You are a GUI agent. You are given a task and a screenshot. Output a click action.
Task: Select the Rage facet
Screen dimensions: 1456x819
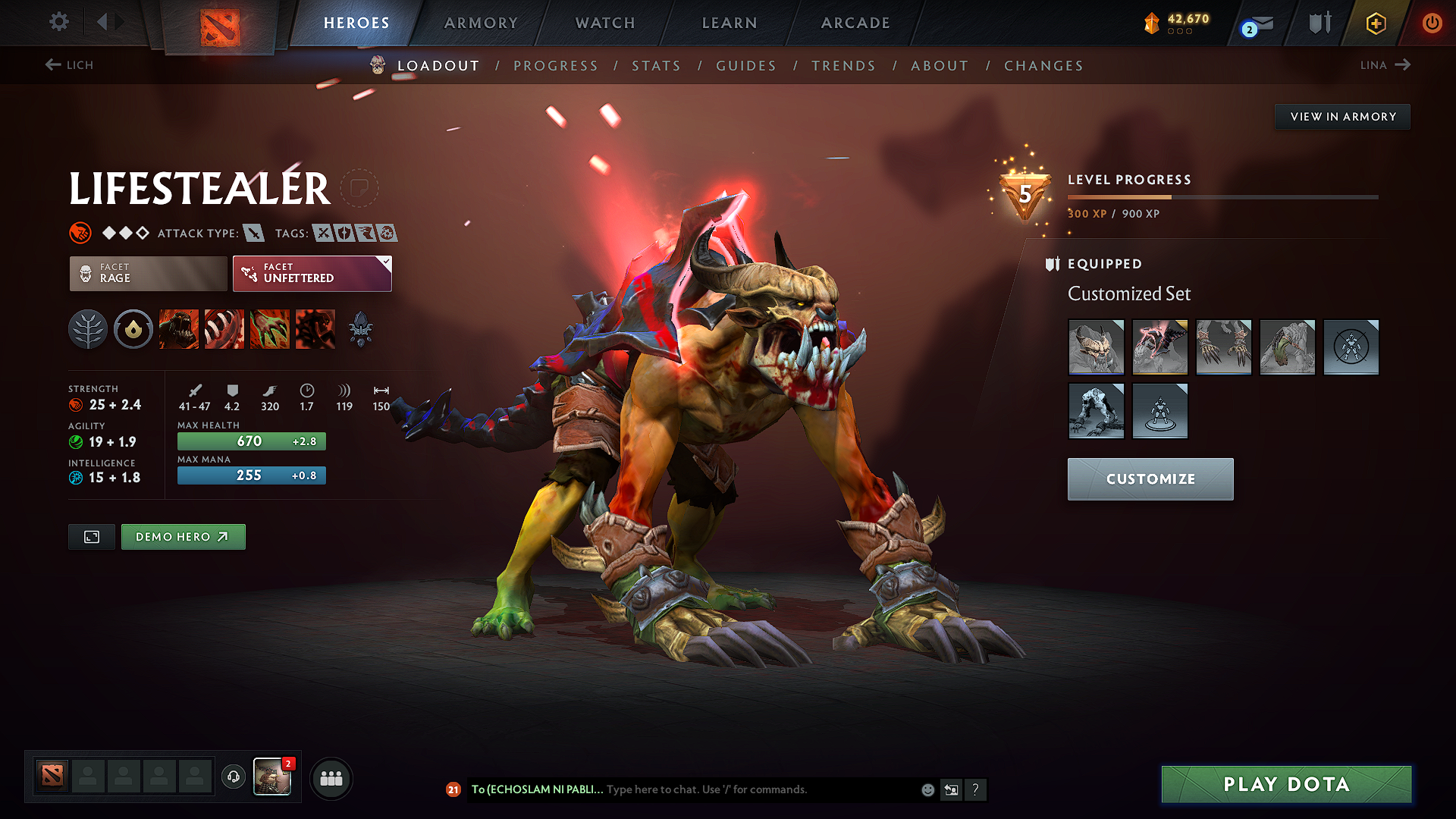coord(147,273)
